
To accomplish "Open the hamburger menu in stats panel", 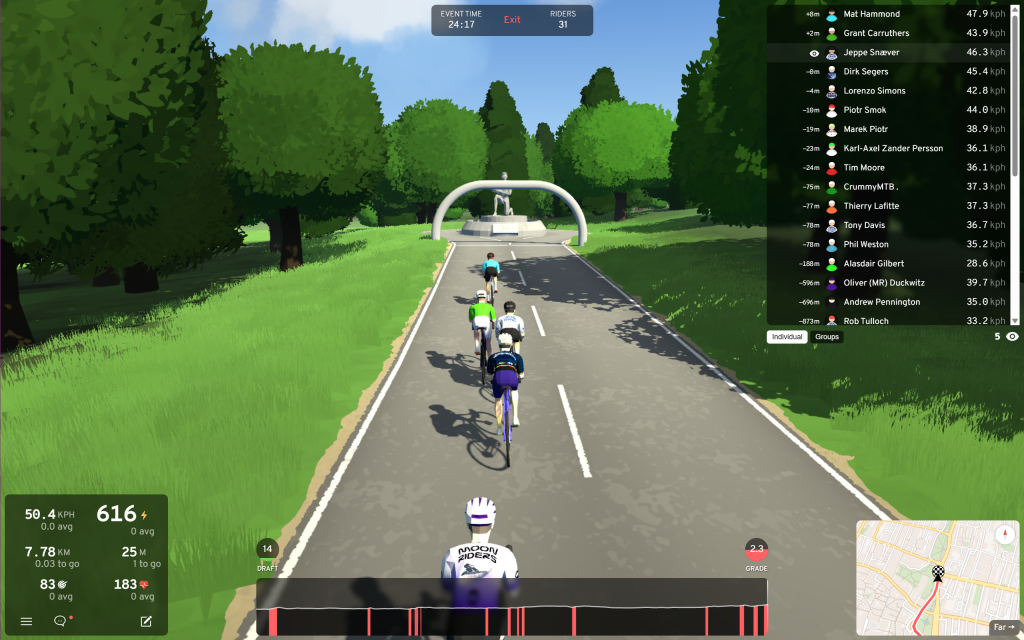I will tap(26, 621).
